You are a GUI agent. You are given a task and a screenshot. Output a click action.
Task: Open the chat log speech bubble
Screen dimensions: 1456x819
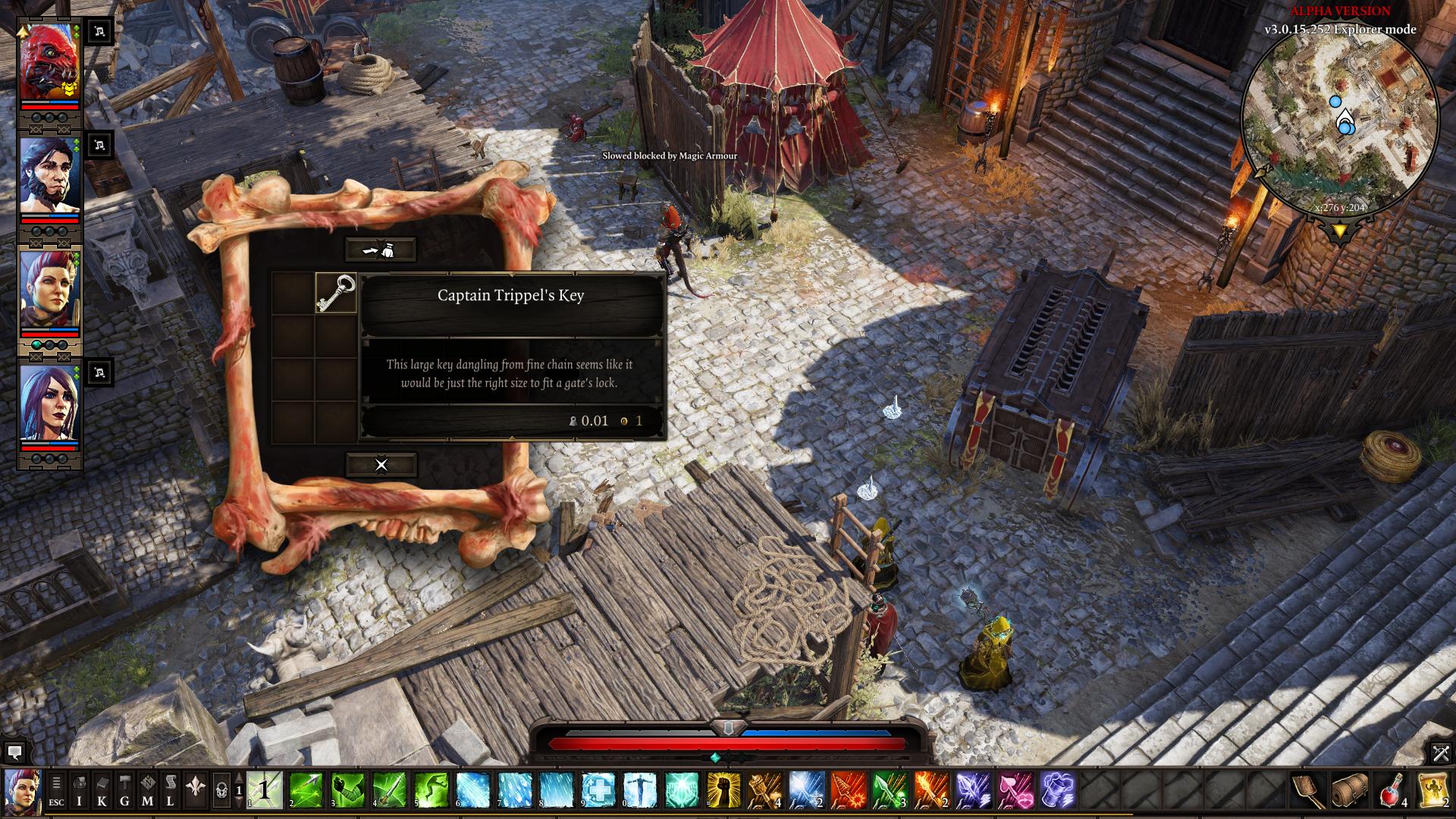[14, 752]
